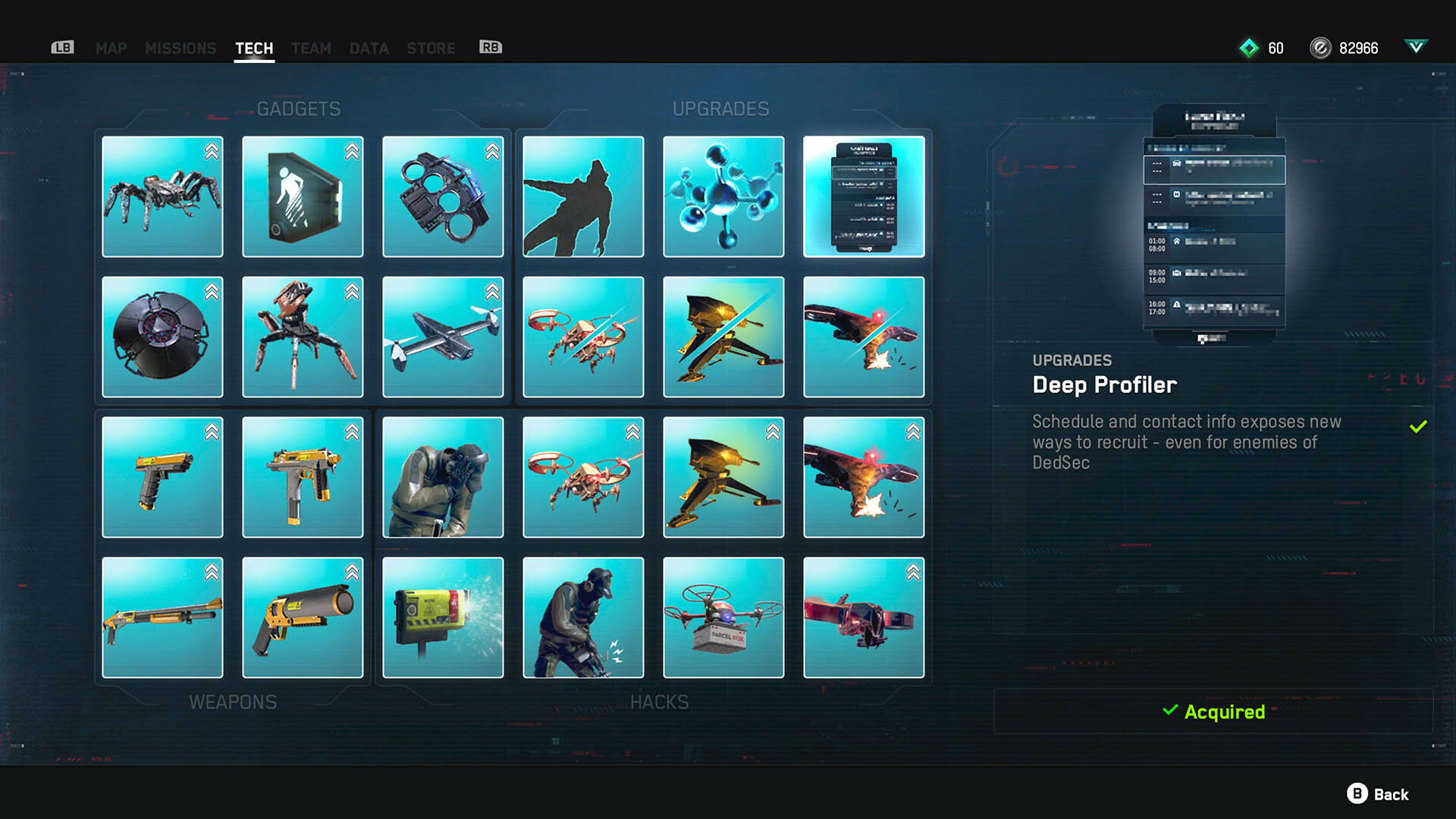Image resolution: width=1456 pixels, height=819 pixels.
Task: Select the Deep Profiler upgrade tile
Action: click(864, 196)
